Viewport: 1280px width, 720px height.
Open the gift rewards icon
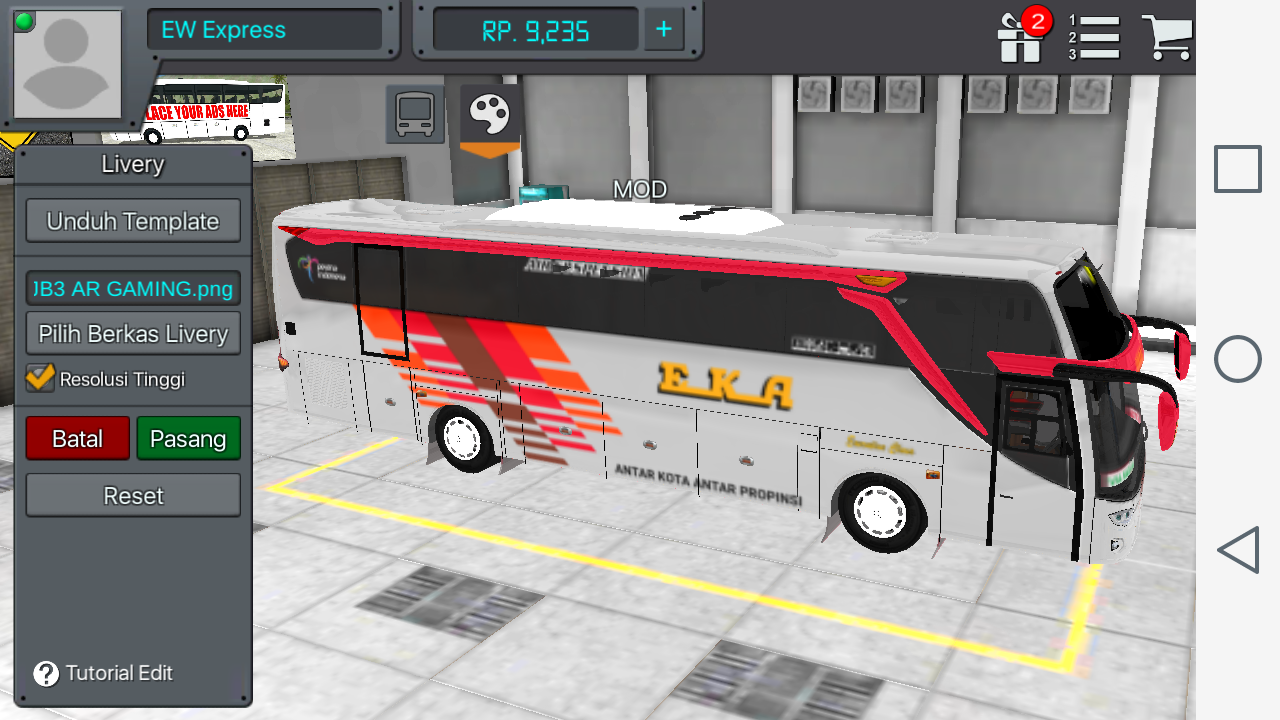1019,38
